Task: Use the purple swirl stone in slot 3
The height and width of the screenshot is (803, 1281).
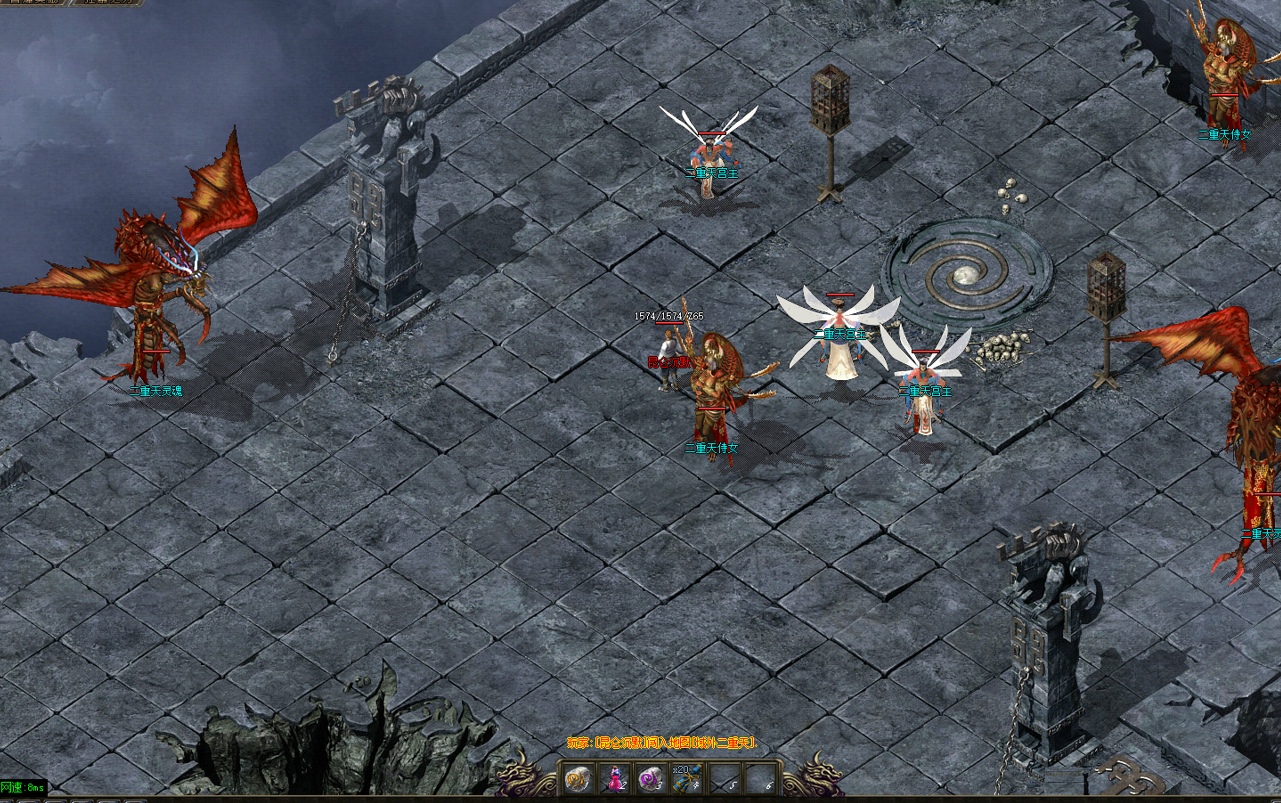Action: tap(651, 778)
